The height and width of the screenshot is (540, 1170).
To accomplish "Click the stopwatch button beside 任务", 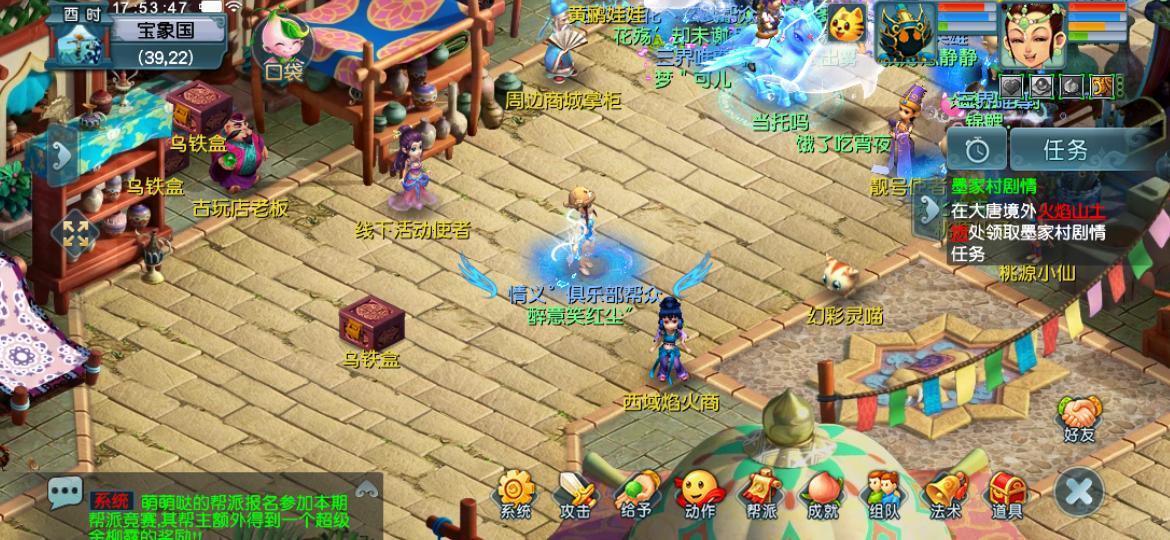I will (x=977, y=150).
